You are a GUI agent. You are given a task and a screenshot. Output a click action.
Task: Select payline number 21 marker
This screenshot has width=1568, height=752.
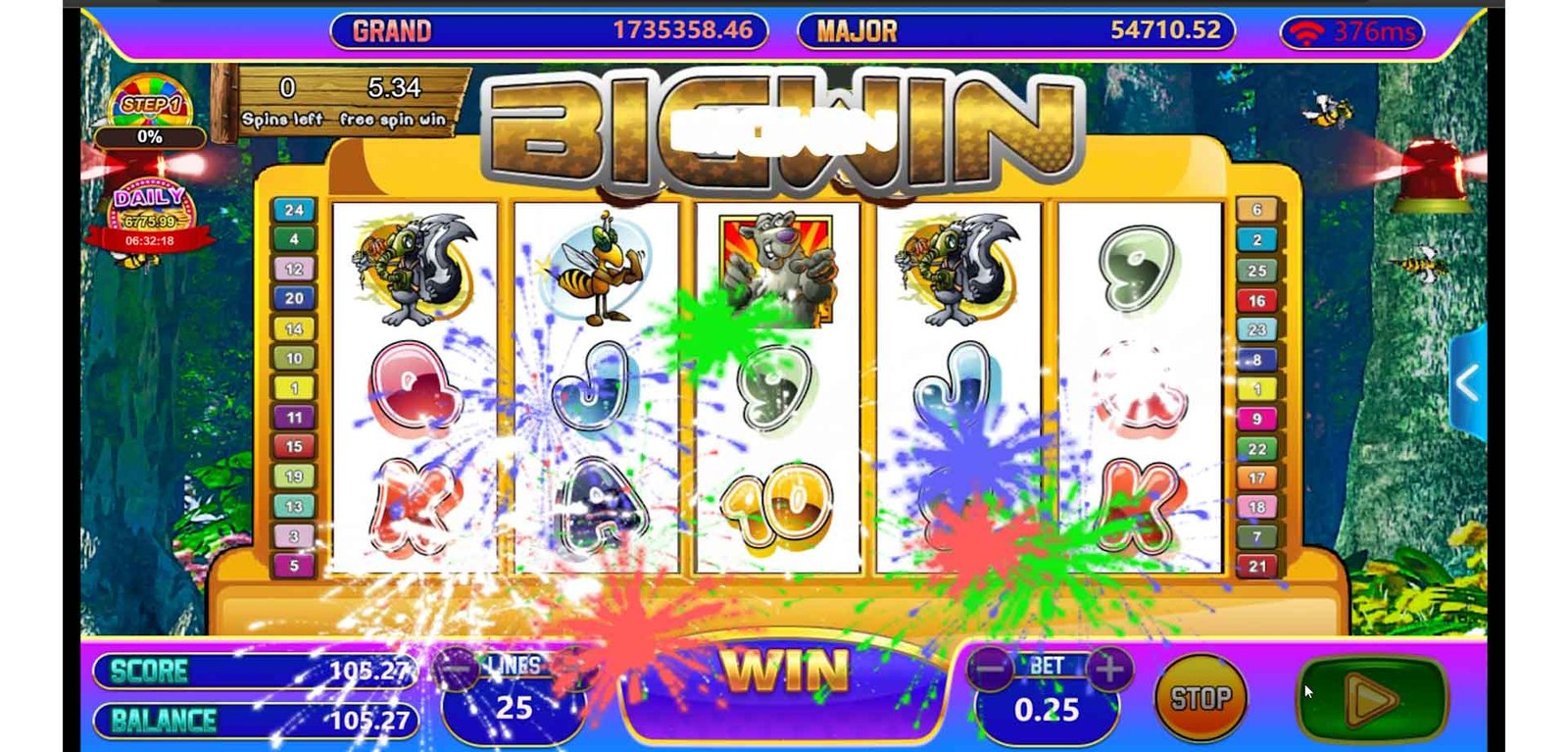coord(1257,566)
